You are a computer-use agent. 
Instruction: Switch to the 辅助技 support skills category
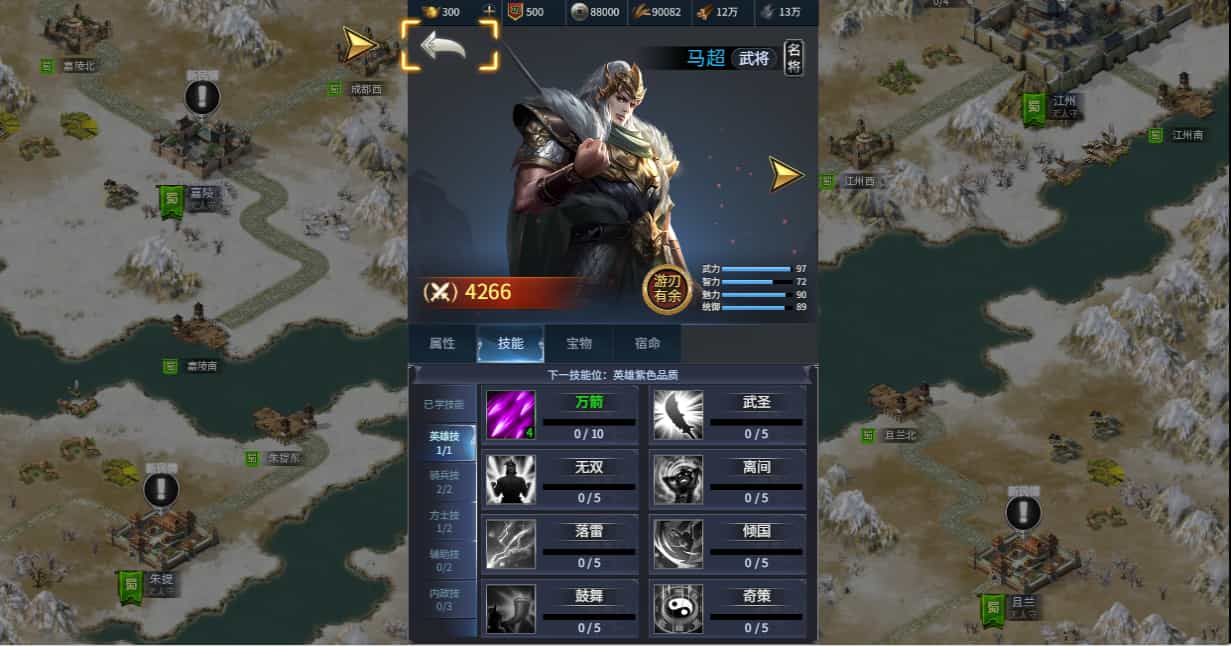(x=442, y=560)
